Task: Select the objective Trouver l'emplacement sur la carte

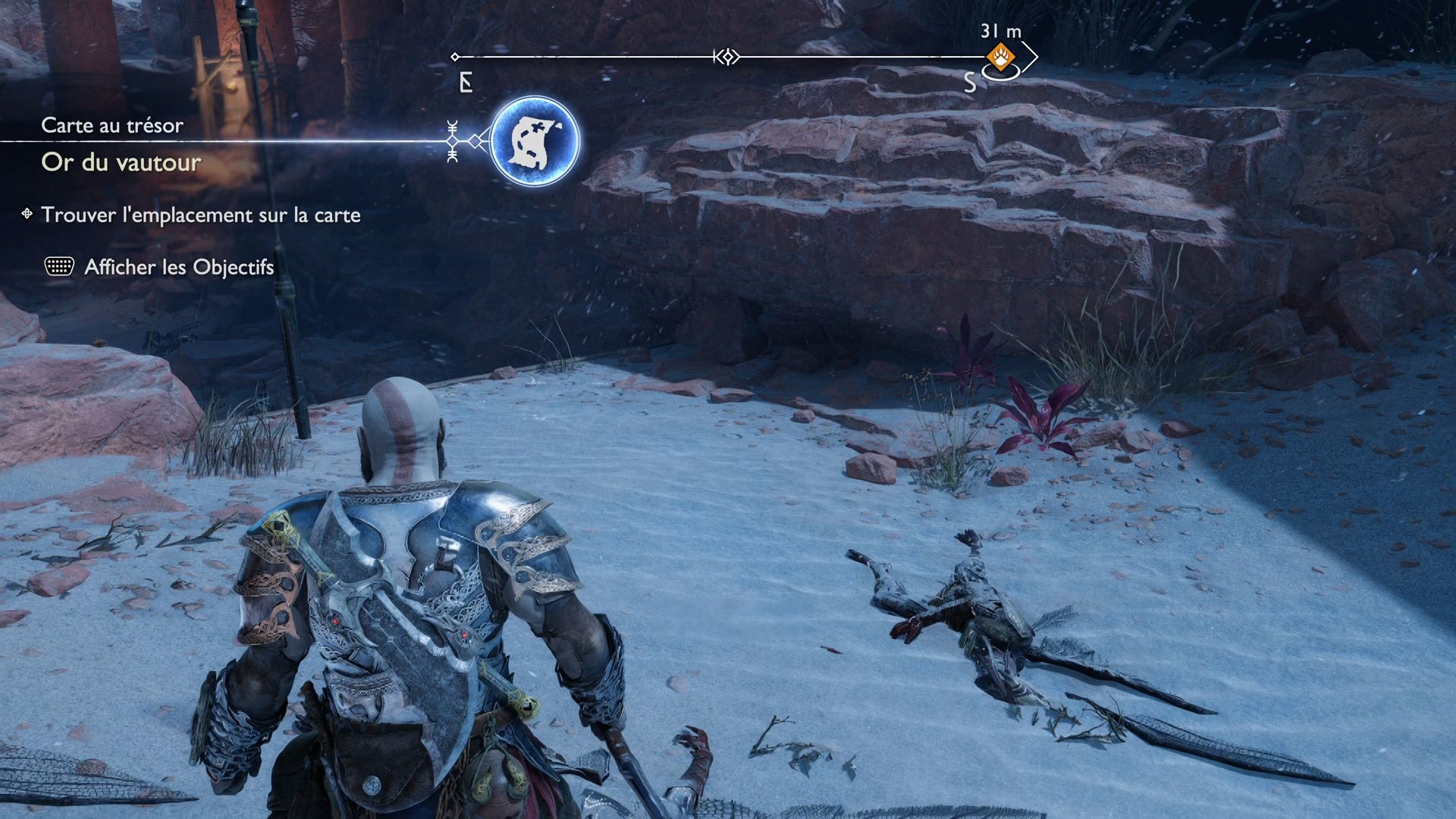Action: tap(202, 215)
